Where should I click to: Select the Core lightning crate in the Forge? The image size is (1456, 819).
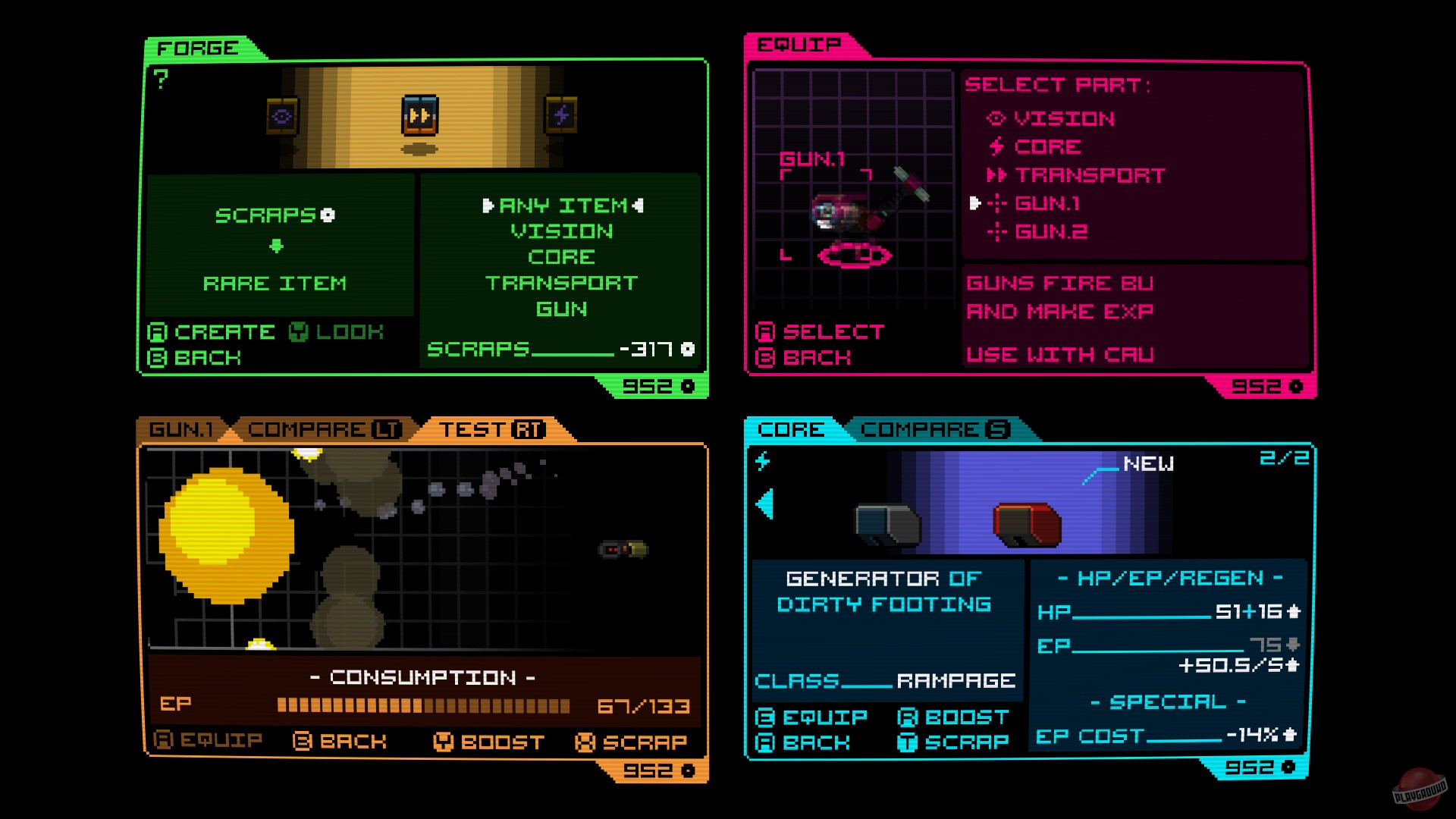[x=561, y=115]
